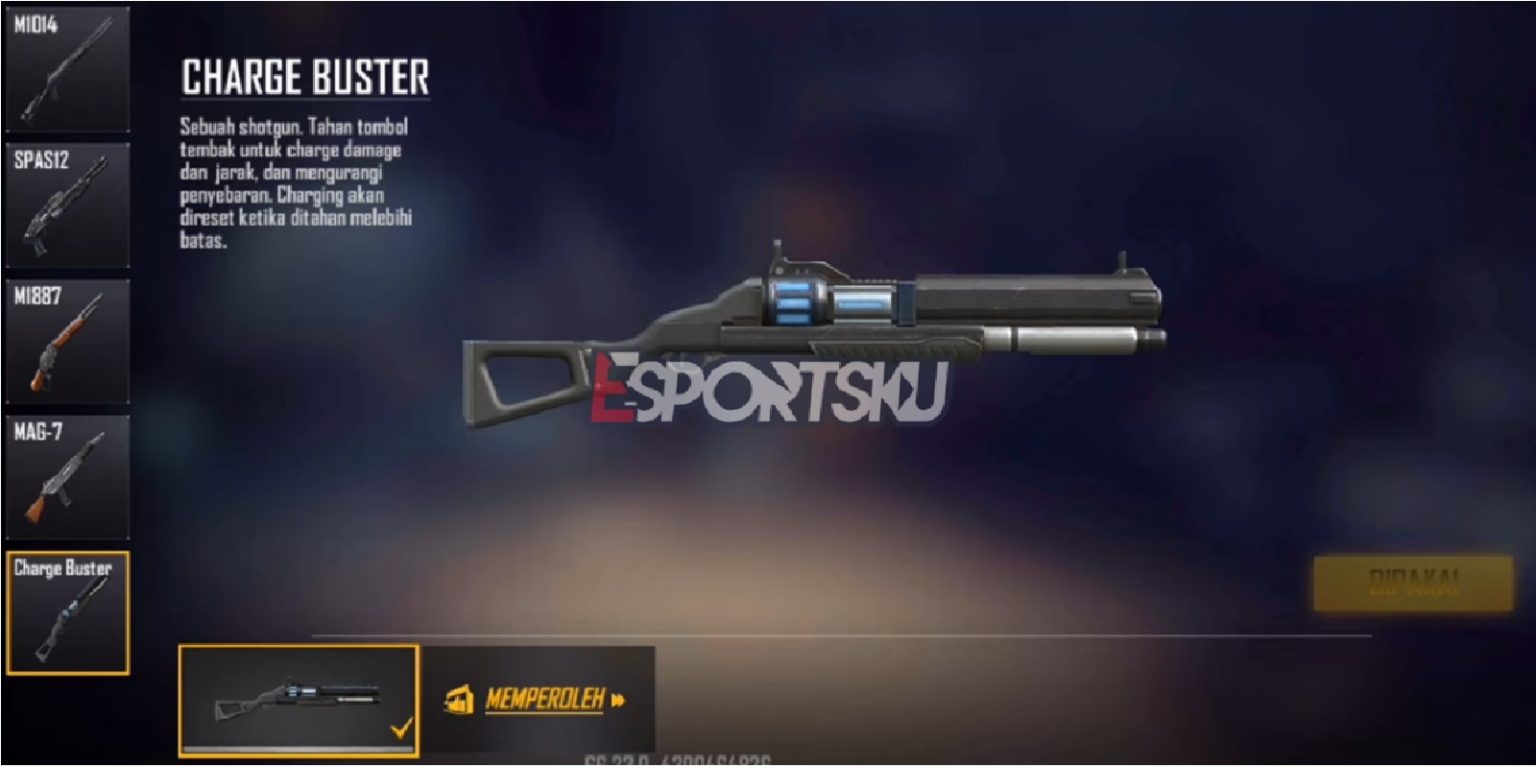Toggle selection of the M1014 list entry

click(65, 65)
